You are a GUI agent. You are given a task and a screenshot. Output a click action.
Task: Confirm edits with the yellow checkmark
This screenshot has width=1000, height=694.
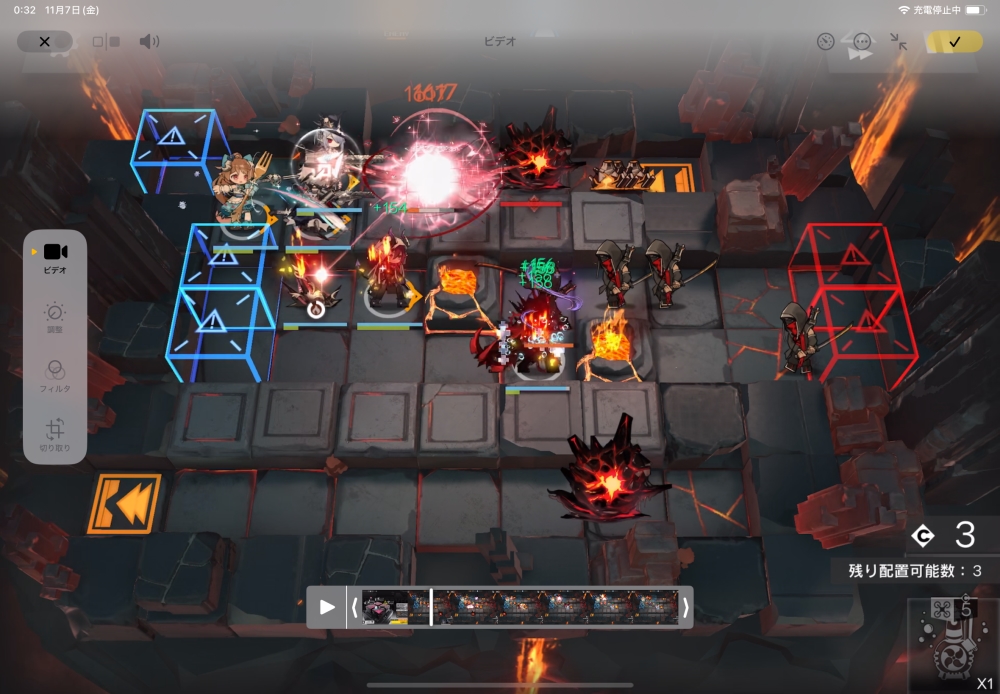coord(954,42)
